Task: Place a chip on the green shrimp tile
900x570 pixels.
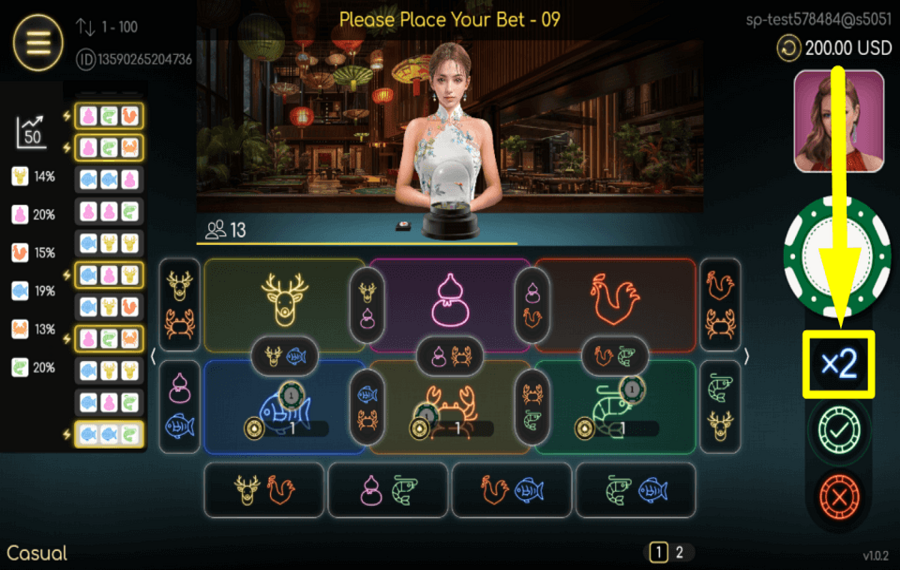Action: point(615,405)
